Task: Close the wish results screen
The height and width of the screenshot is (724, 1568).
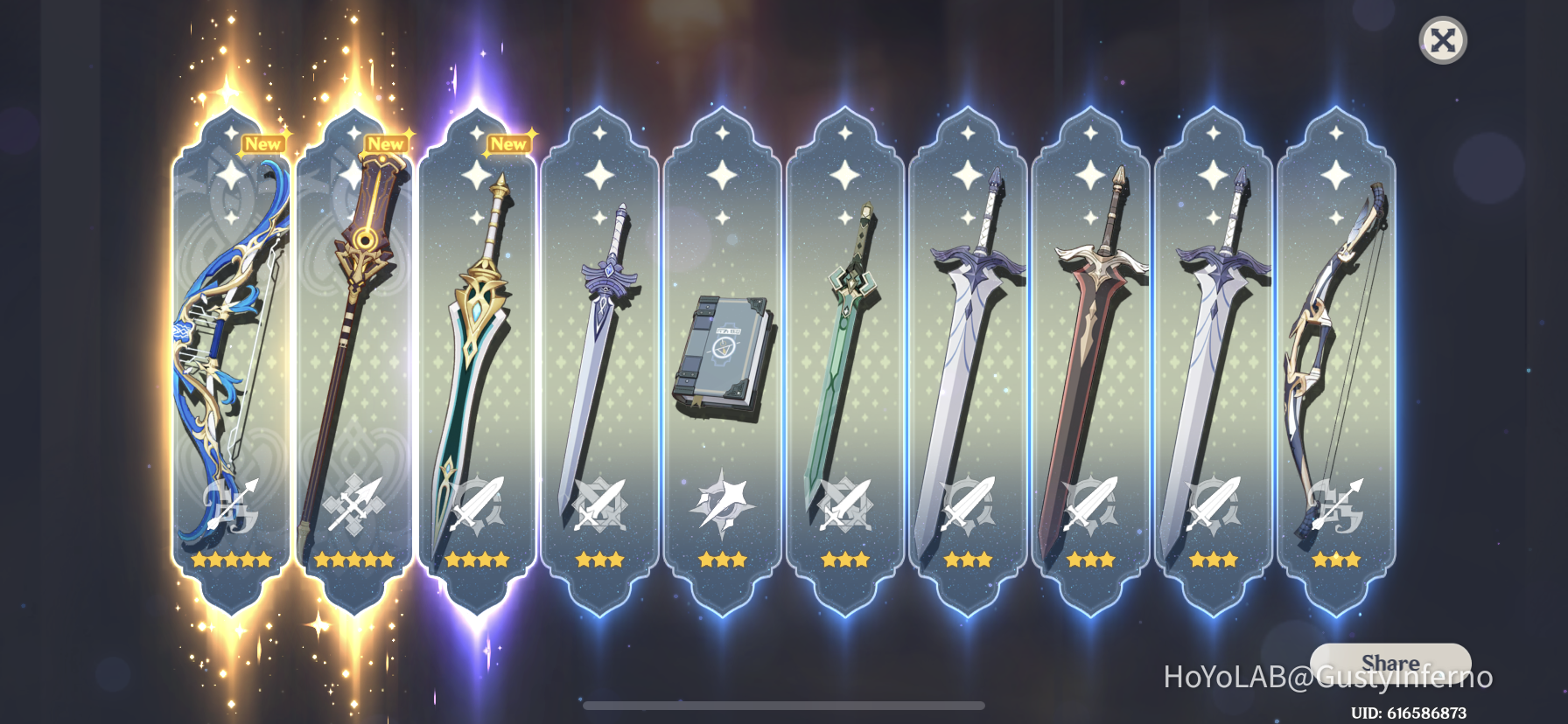Action: coord(1443,39)
